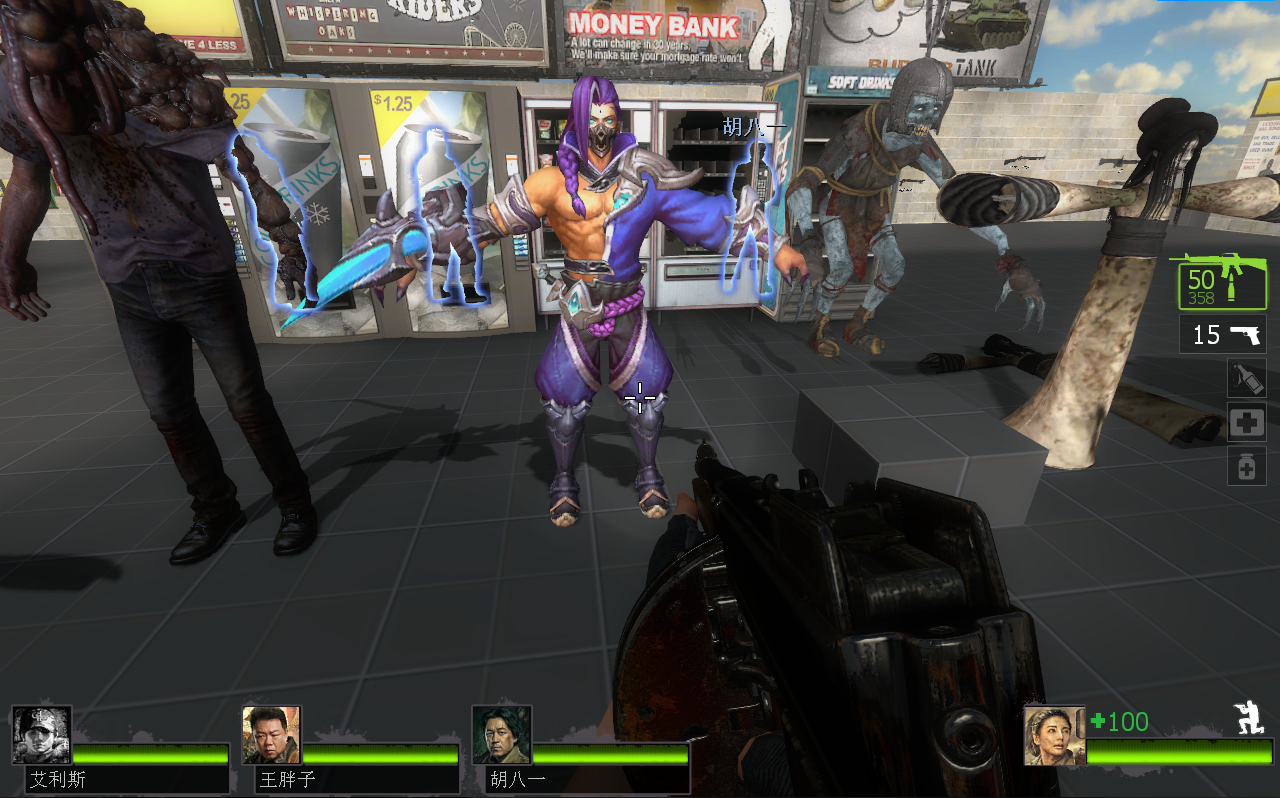This screenshot has height=798, width=1280.
Task: Click the crouching stance icon
Action: 1251,718
